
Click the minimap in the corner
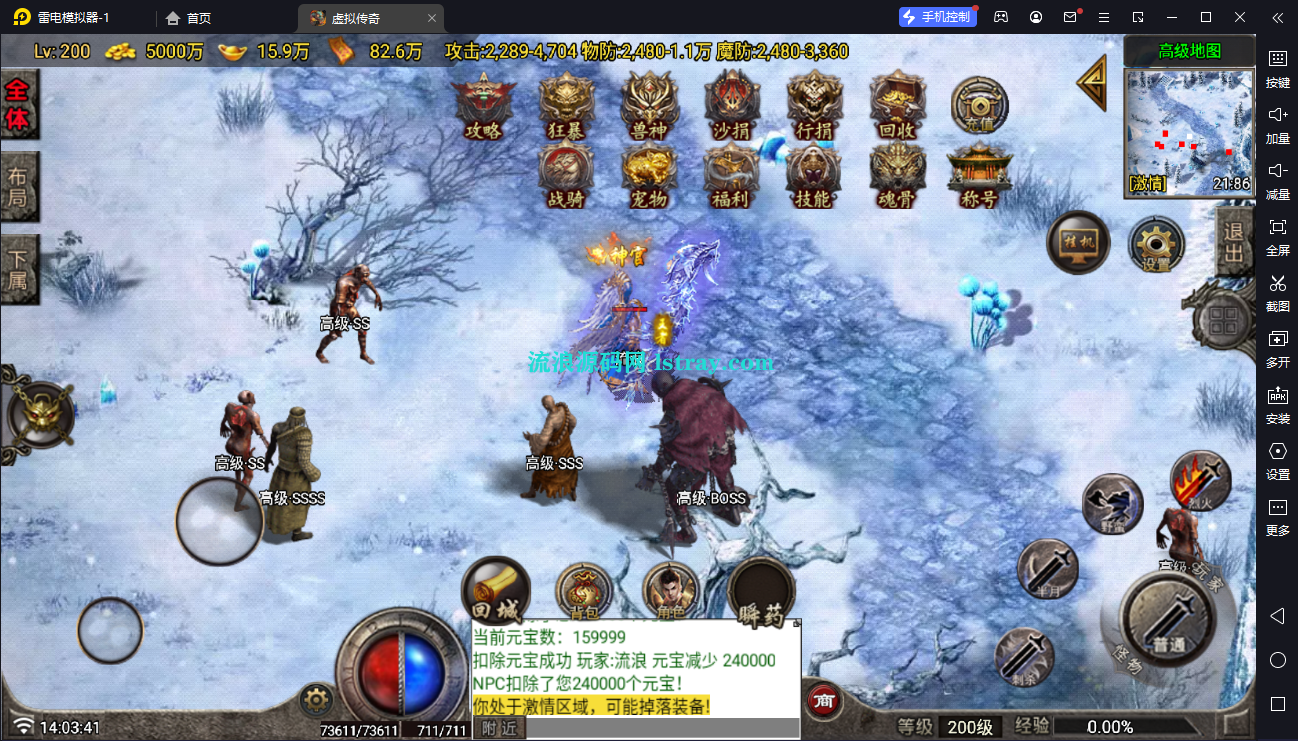1188,131
